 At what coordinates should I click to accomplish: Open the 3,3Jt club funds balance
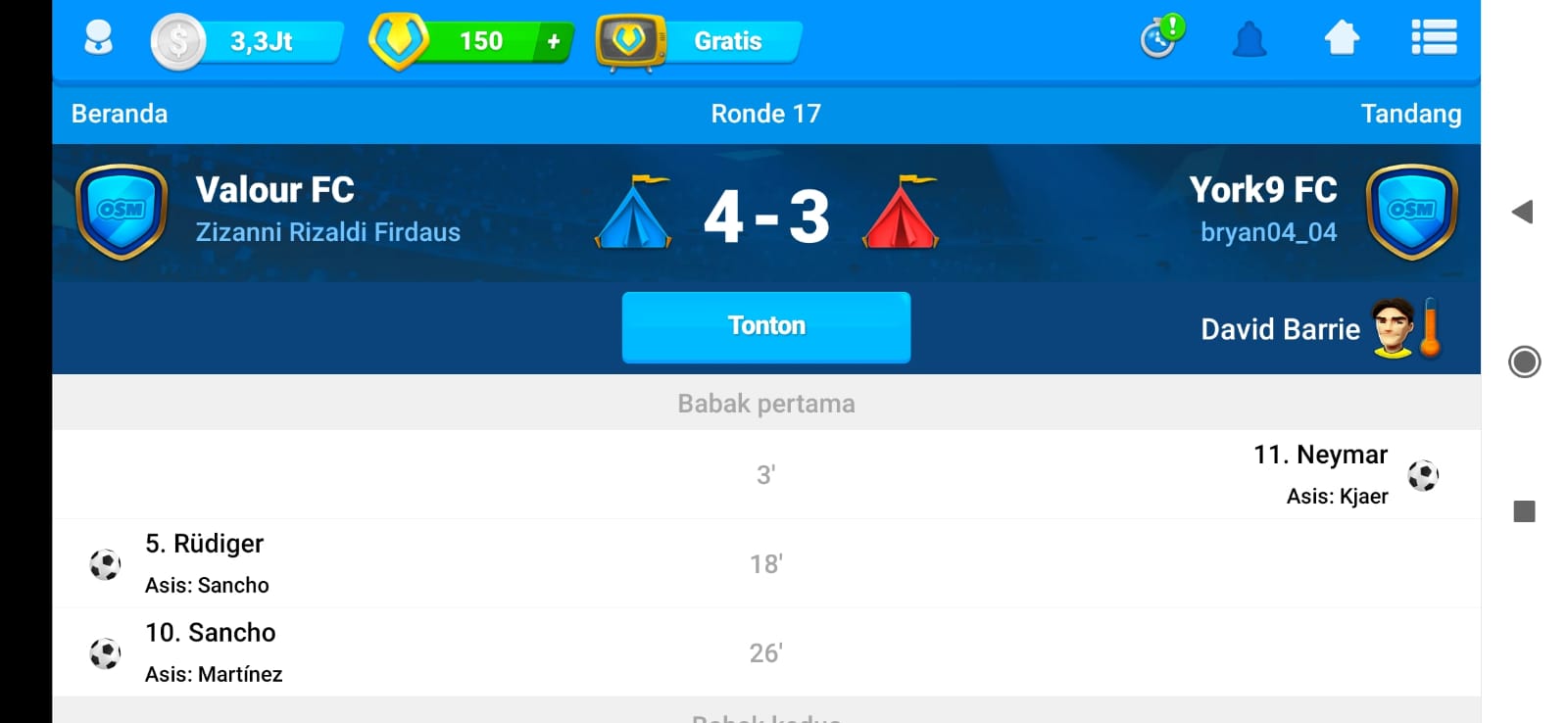click(x=249, y=42)
